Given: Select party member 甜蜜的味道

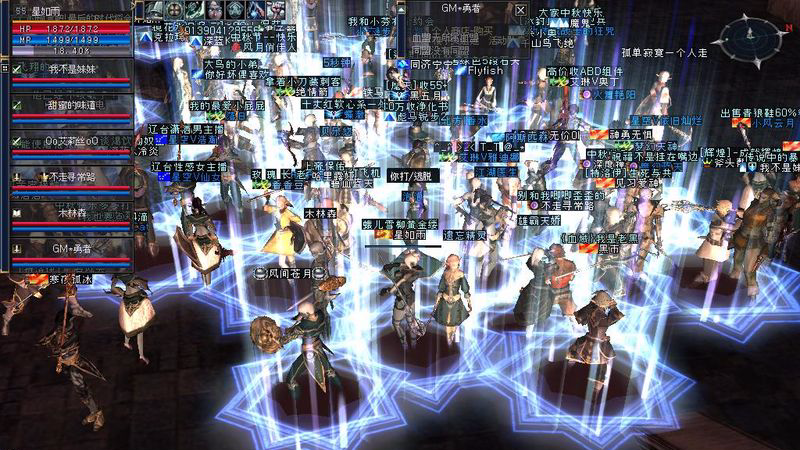Looking at the screenshot, I should (x=72, y=106).
